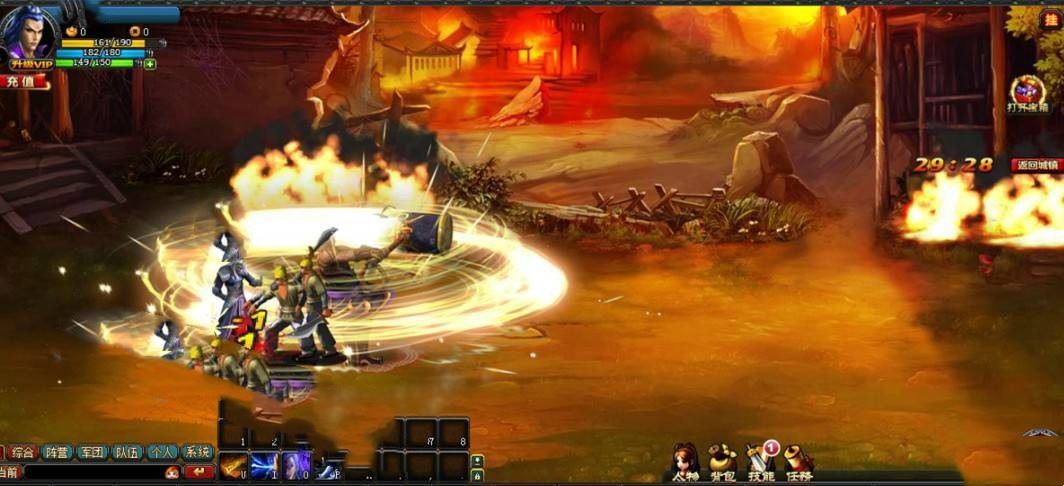The width and height of the screenshot is (1064, 486).
Task: Switch to the 队伍 team chat tab
Action: coord(127,452)
